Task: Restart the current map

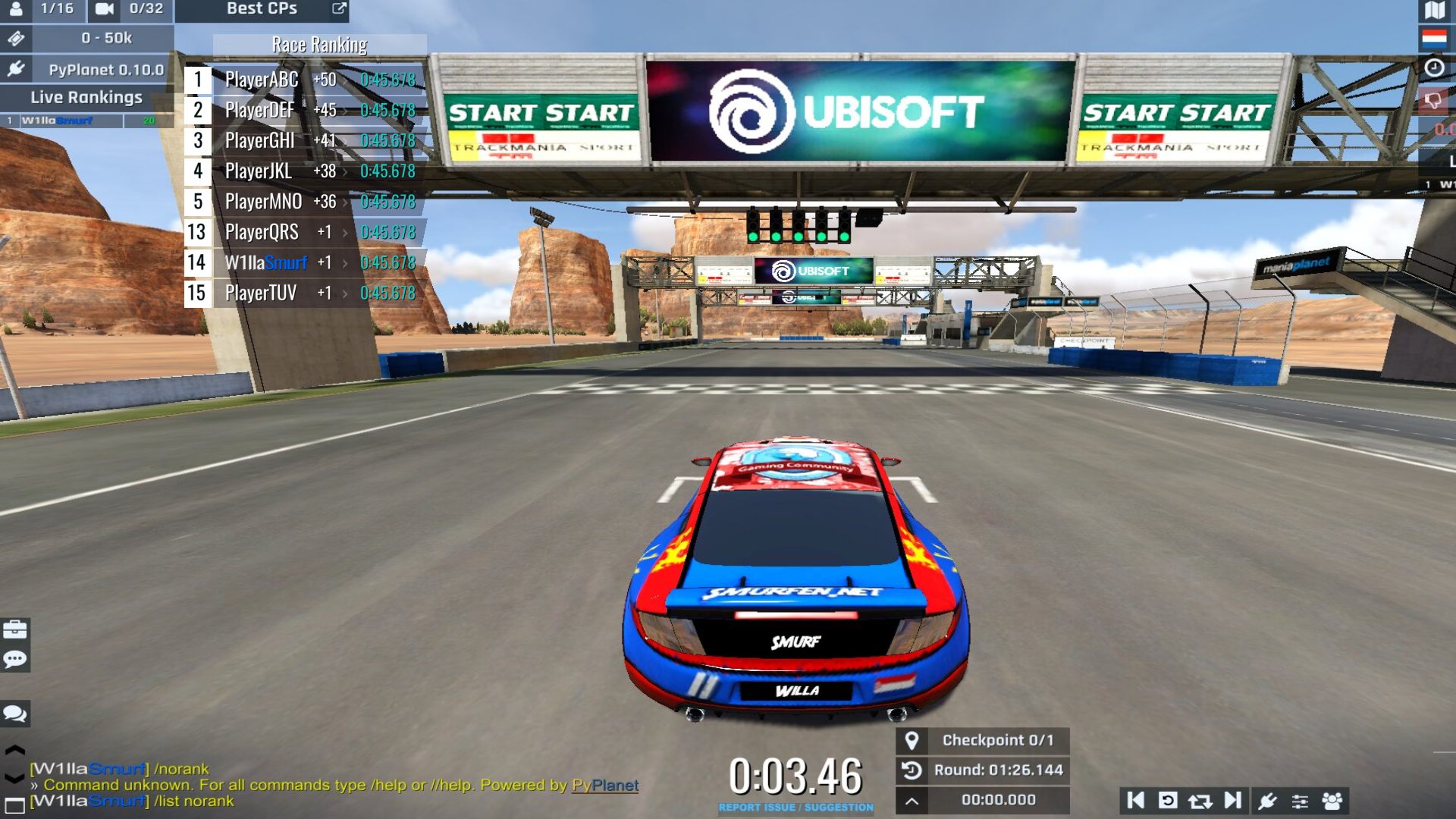Action: pyautogui.click(x=1168, y=801)
